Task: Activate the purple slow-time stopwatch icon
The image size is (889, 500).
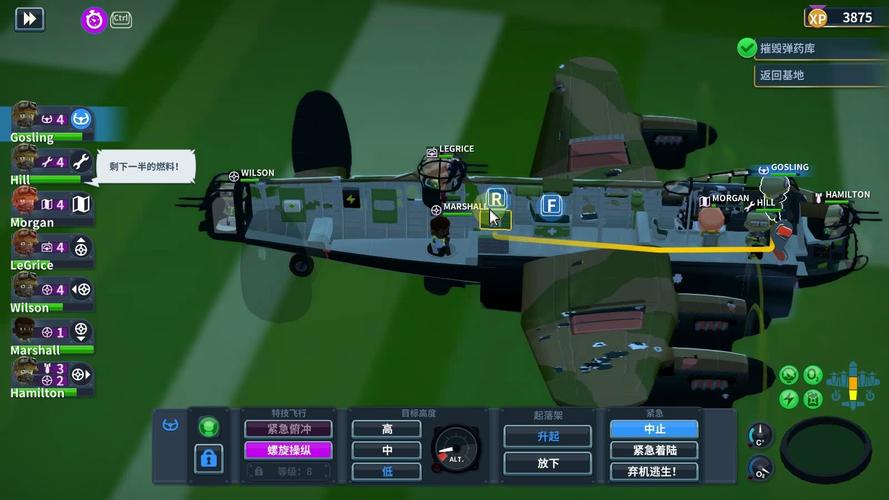Action: tap(94, 19)
